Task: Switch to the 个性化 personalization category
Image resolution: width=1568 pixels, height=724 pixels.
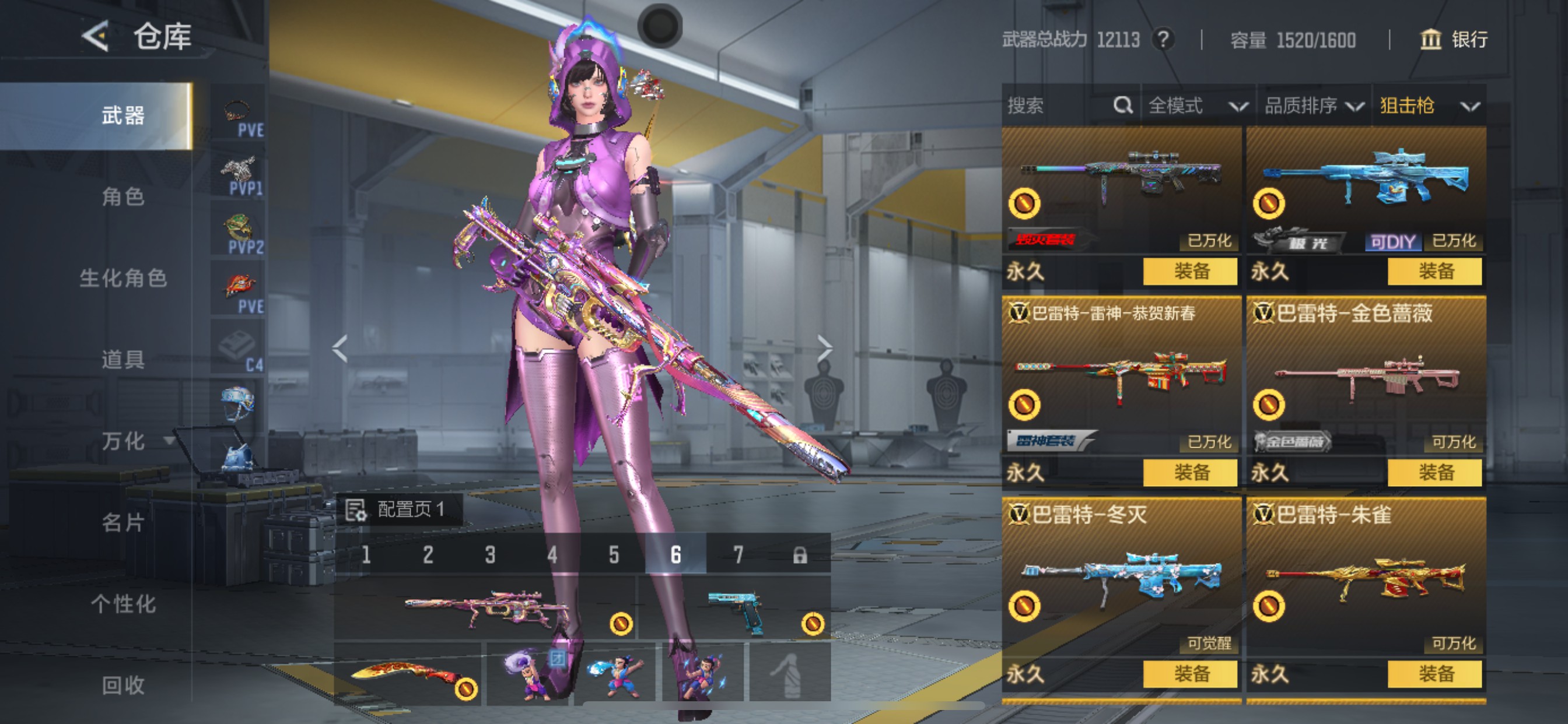Action: pos(123,603)
